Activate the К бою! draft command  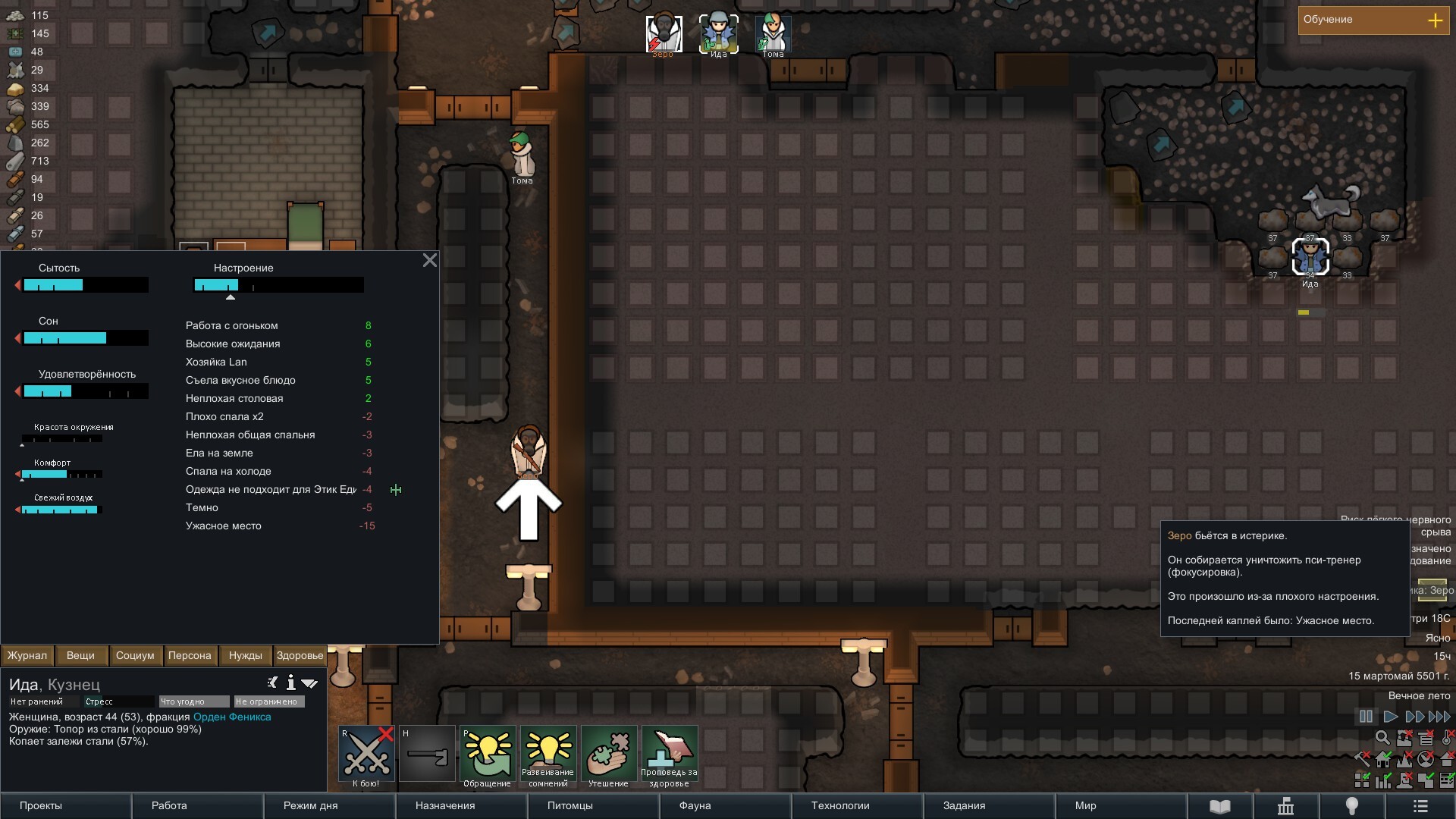(366, 755)
